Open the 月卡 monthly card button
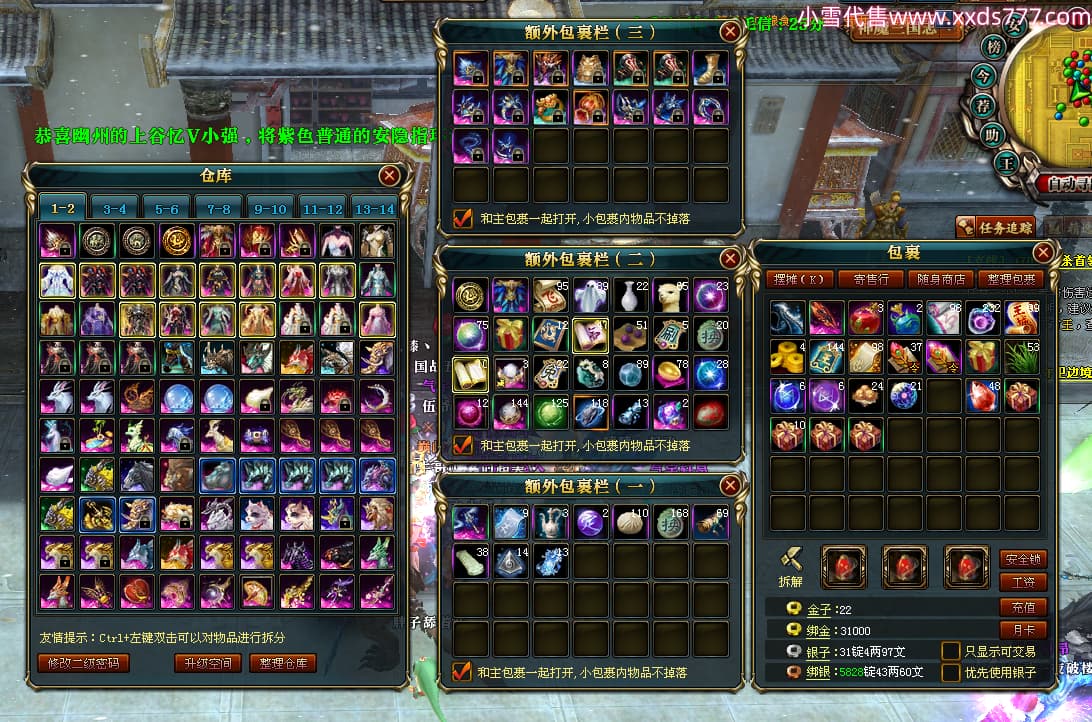Viewport: 1092px width, 722px height. (x=1023, y=631)
